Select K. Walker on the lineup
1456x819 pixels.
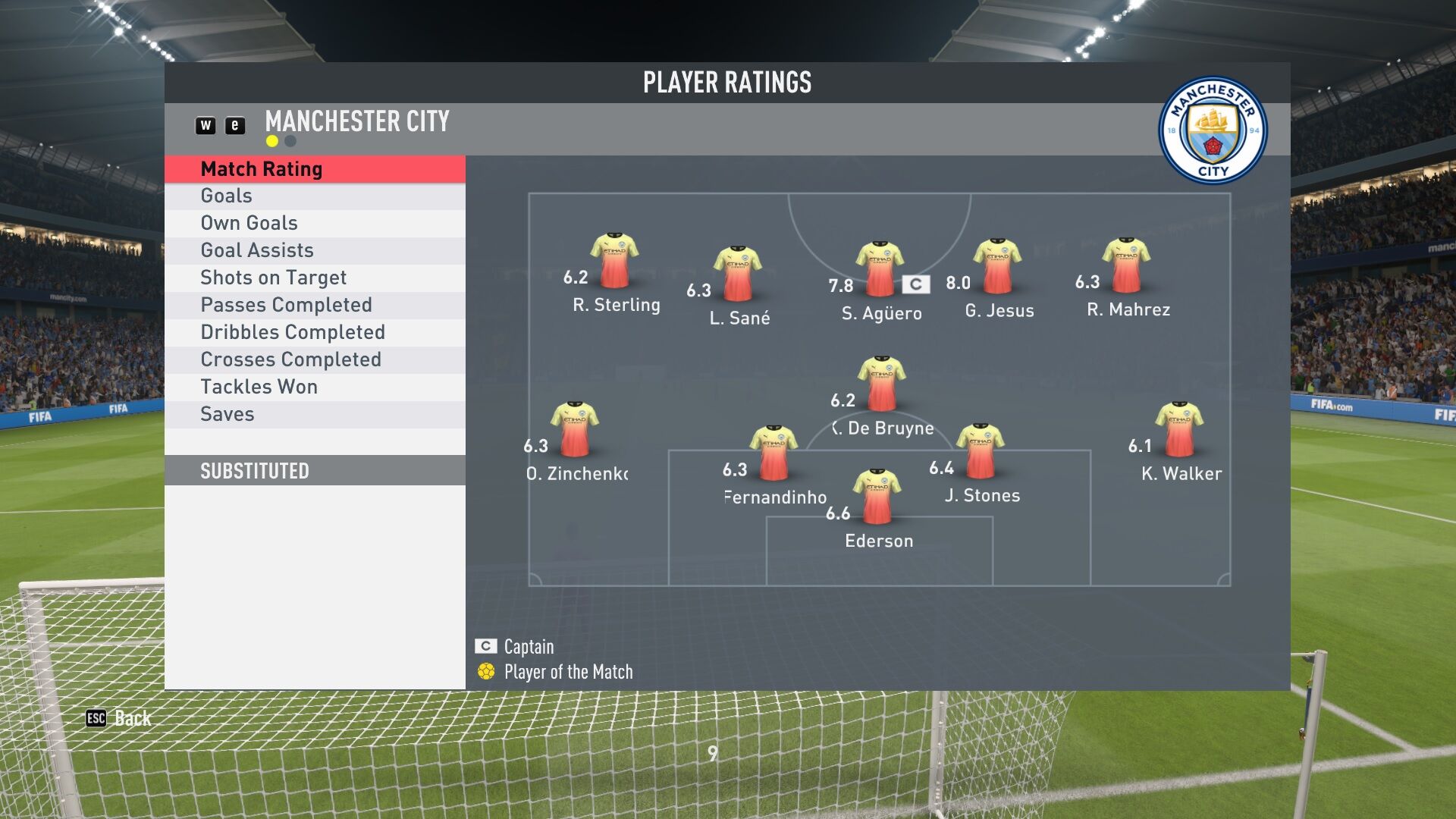pos(1179,430)
